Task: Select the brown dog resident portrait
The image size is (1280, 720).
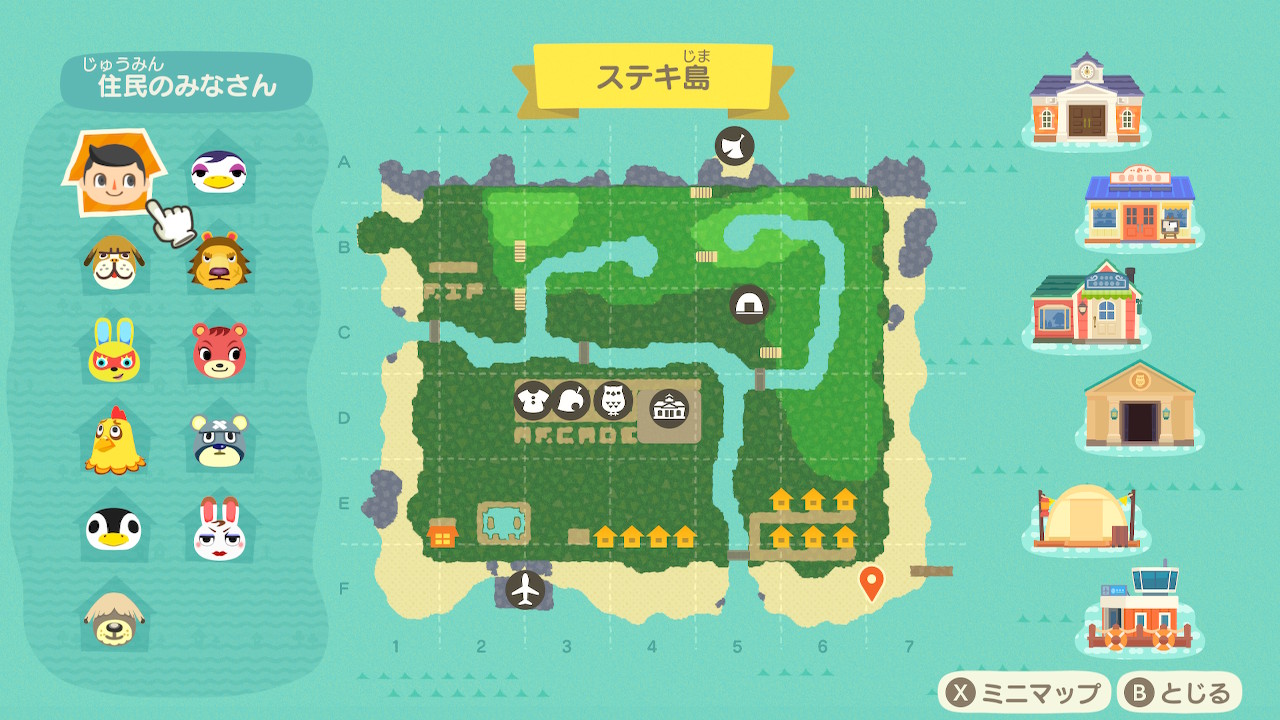Action: [113, 262]
